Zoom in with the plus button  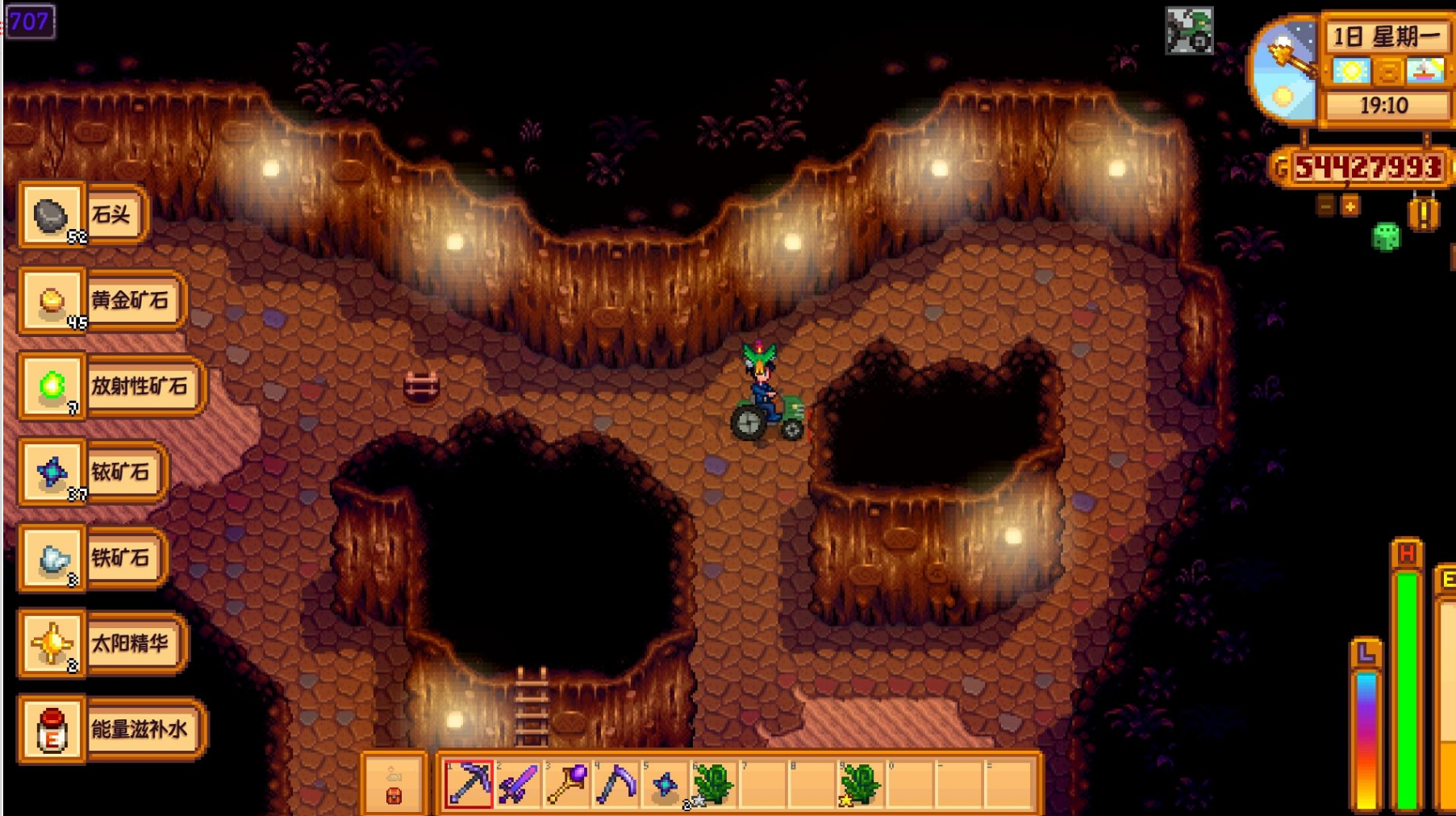click(1350, 206)
